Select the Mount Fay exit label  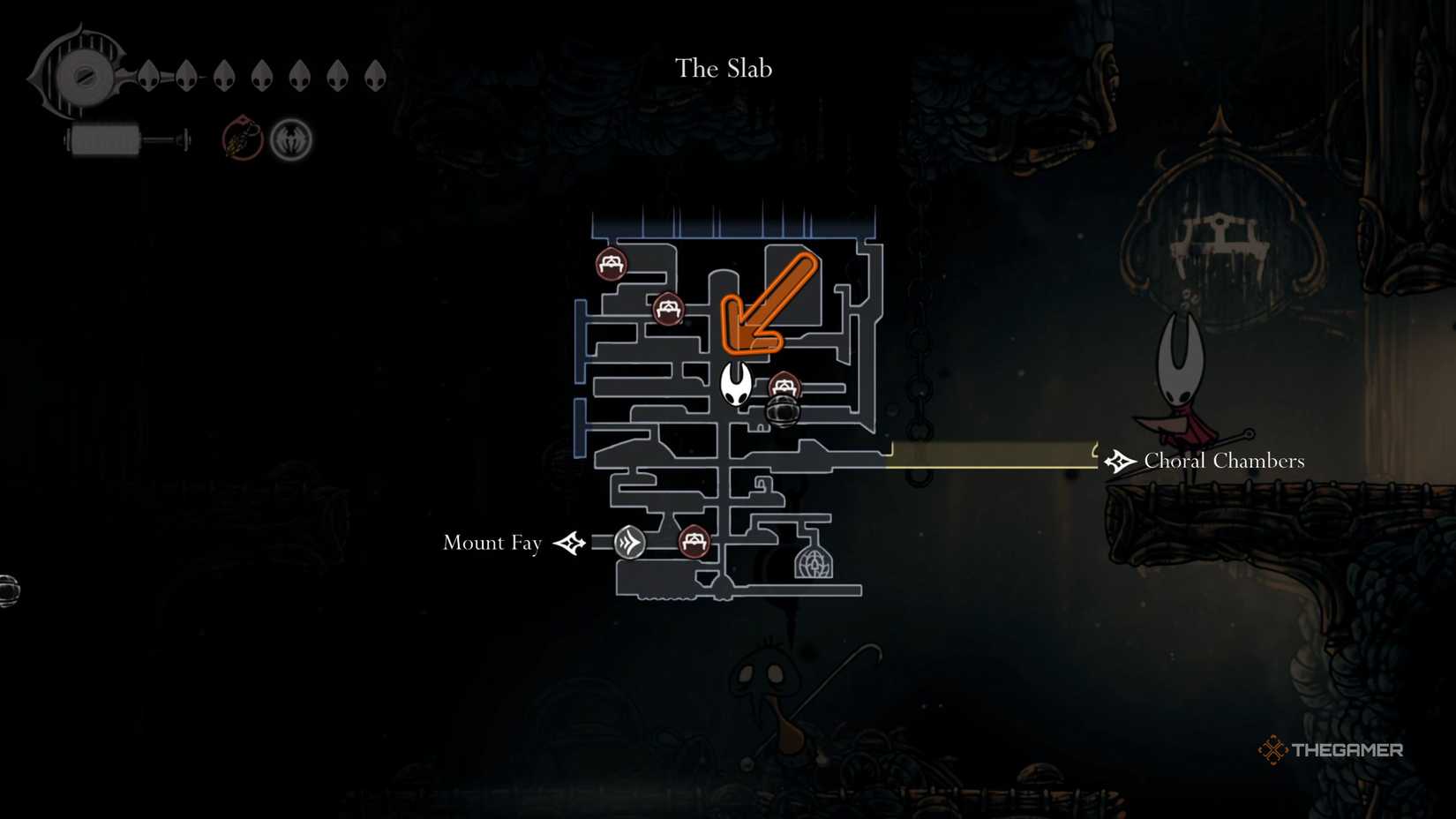click(x=492, y=543)
